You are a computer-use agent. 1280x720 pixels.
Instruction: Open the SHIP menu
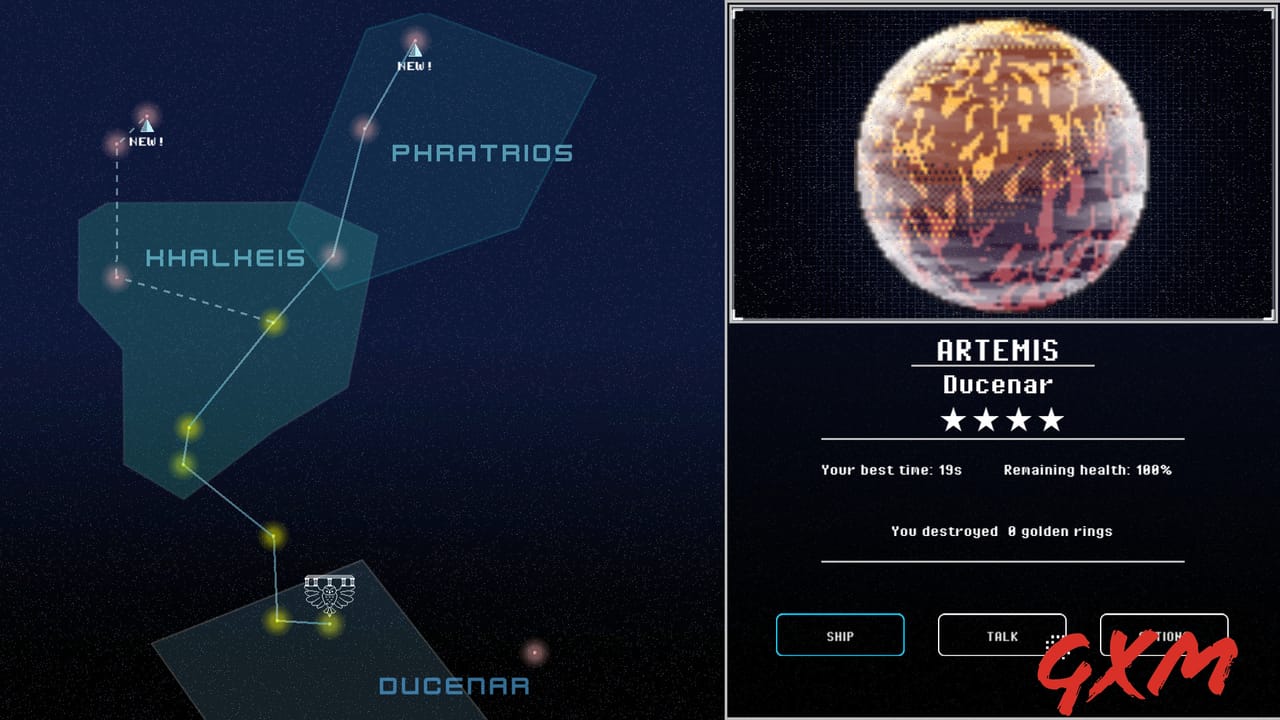(x=840, y=635)
